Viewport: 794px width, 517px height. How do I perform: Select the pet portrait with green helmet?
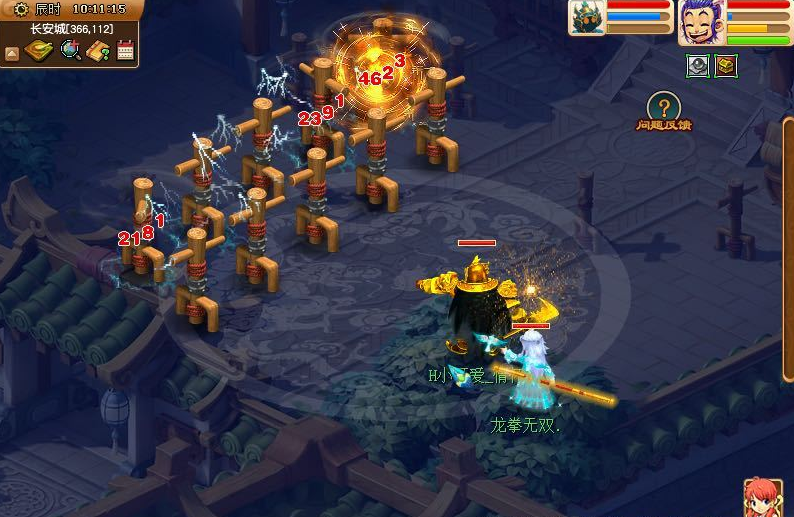pyautogui.click(x=588, y=18)
